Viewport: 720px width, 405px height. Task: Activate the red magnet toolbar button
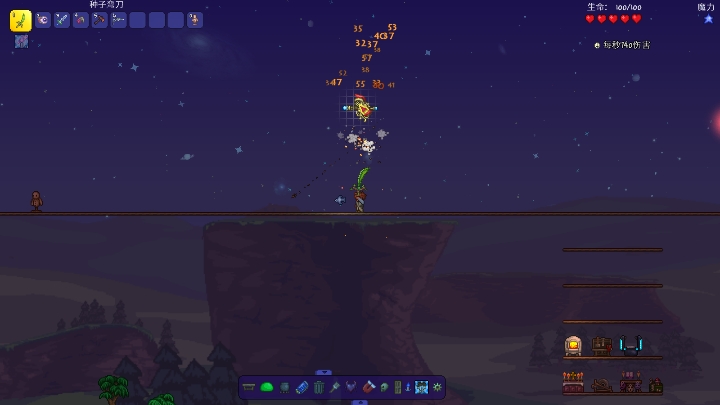370,387
